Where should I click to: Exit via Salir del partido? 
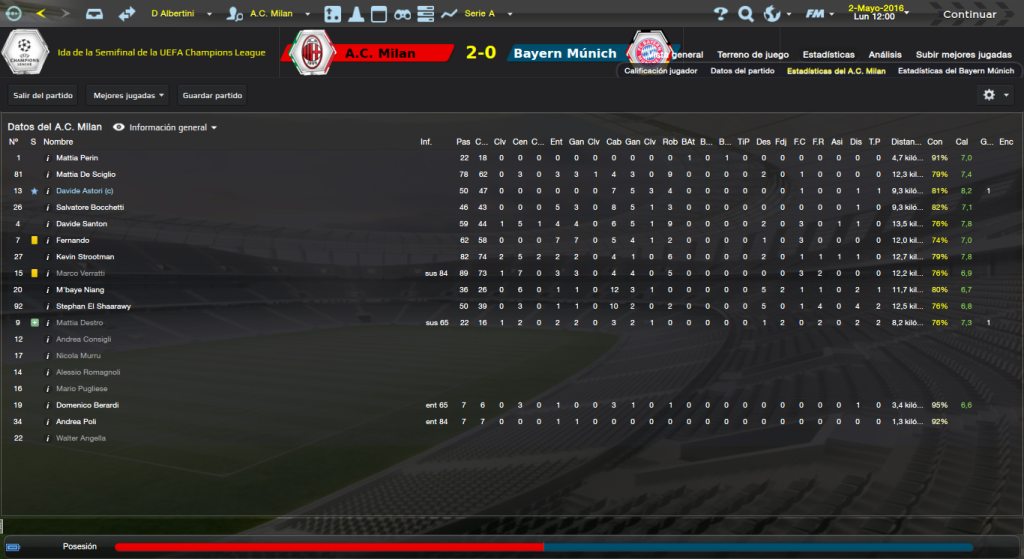tap(44, 96)
